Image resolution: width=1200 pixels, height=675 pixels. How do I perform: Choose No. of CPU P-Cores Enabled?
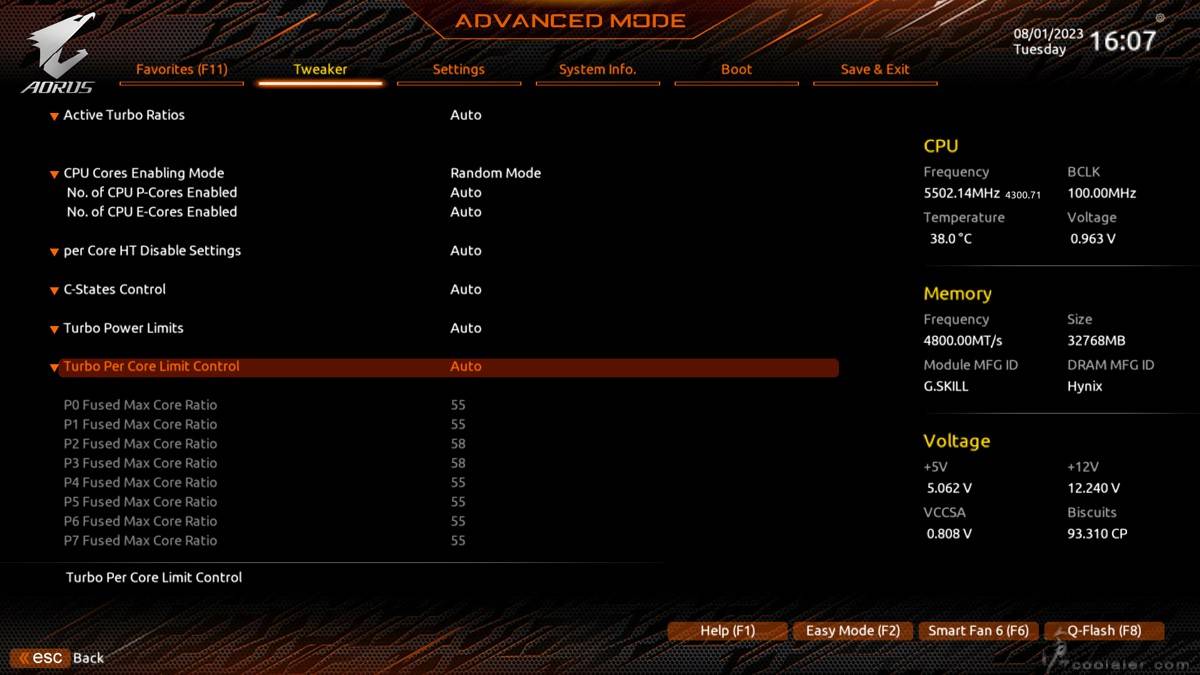(152, 192)
